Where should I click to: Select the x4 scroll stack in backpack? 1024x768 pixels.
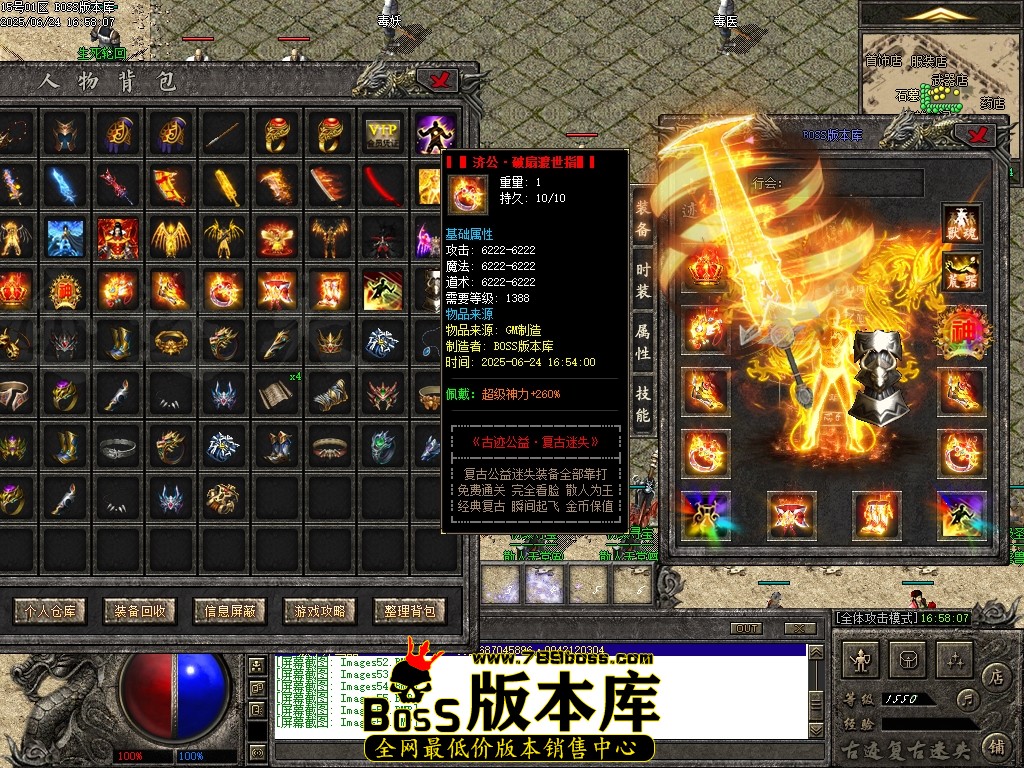pos(275,394)
